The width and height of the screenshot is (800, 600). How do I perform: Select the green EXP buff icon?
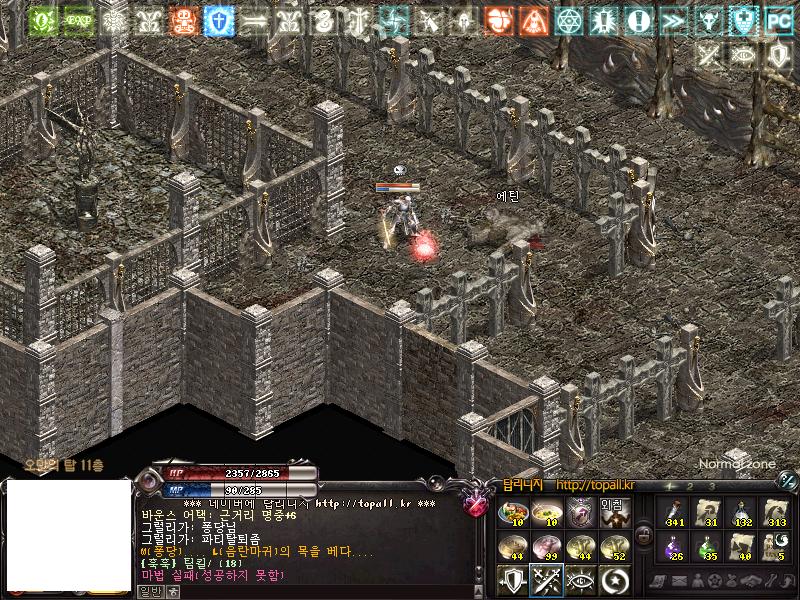tap(76, 20)
